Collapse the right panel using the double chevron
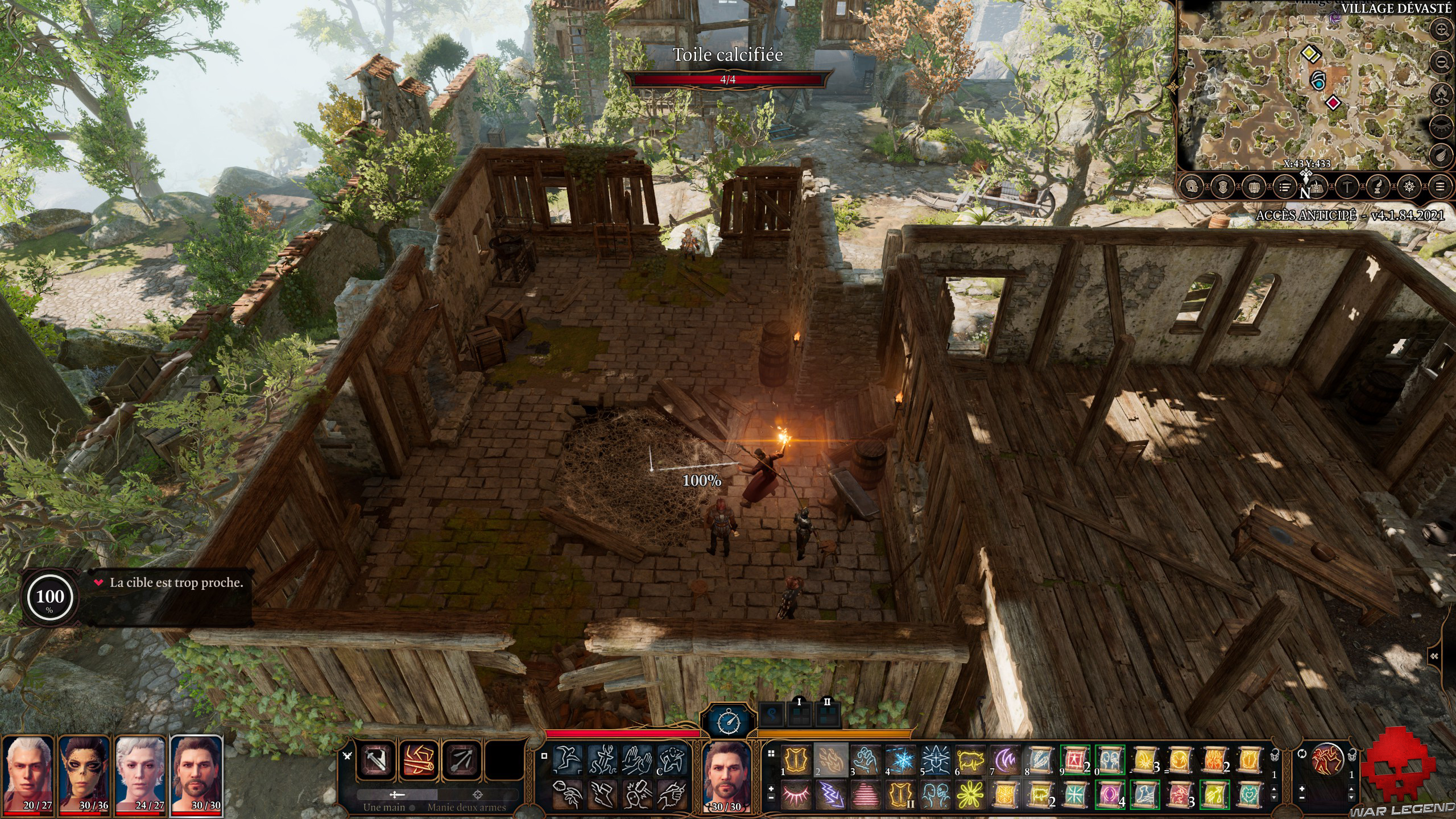 coord(1434,655)
